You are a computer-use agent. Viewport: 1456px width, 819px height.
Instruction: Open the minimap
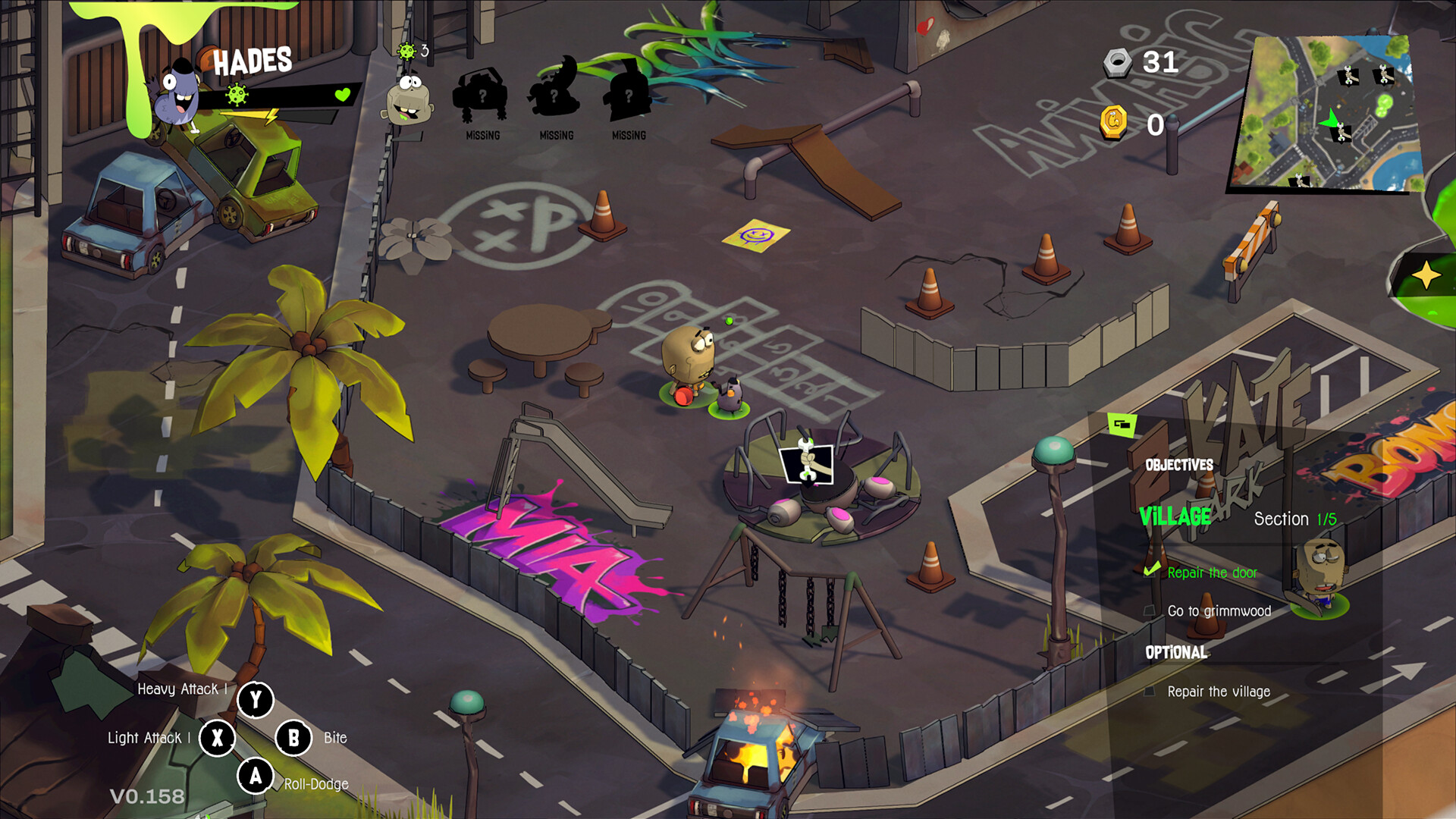(1325, 112)
